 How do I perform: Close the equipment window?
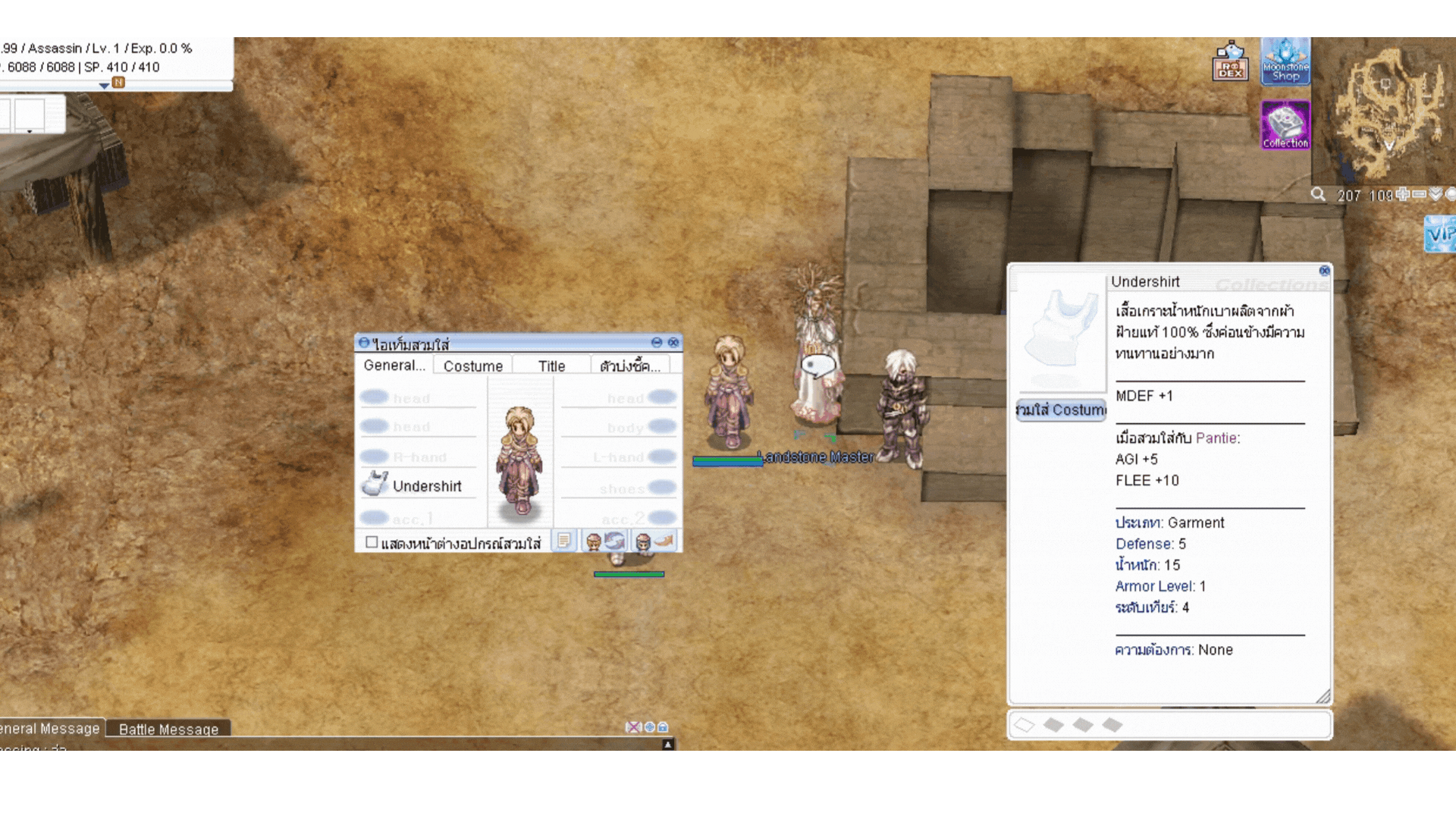[x=673, y=343]
